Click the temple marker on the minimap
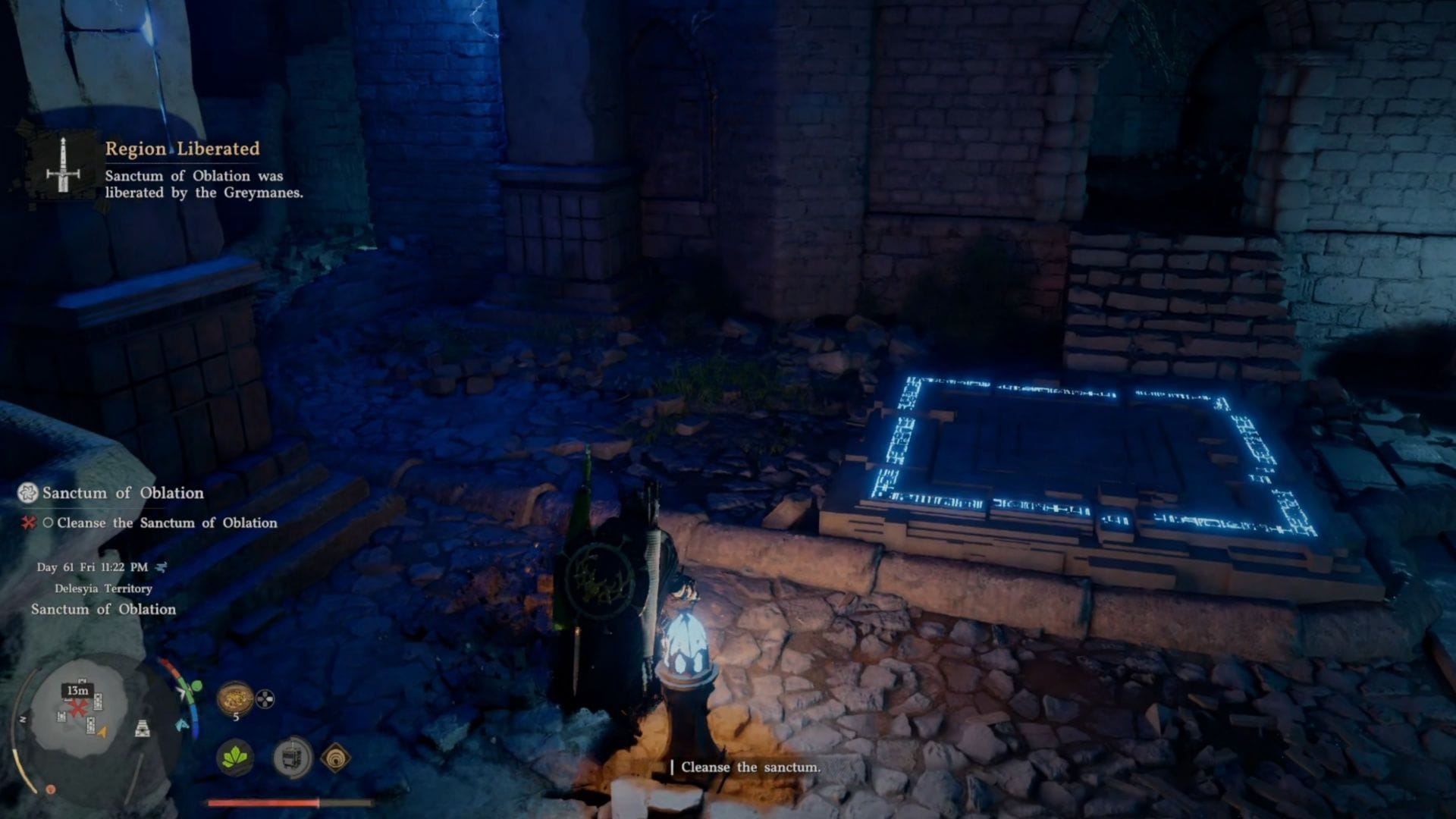Viewport: 1456px width, 819px height. pyautogui.click(x=142, y=729)
